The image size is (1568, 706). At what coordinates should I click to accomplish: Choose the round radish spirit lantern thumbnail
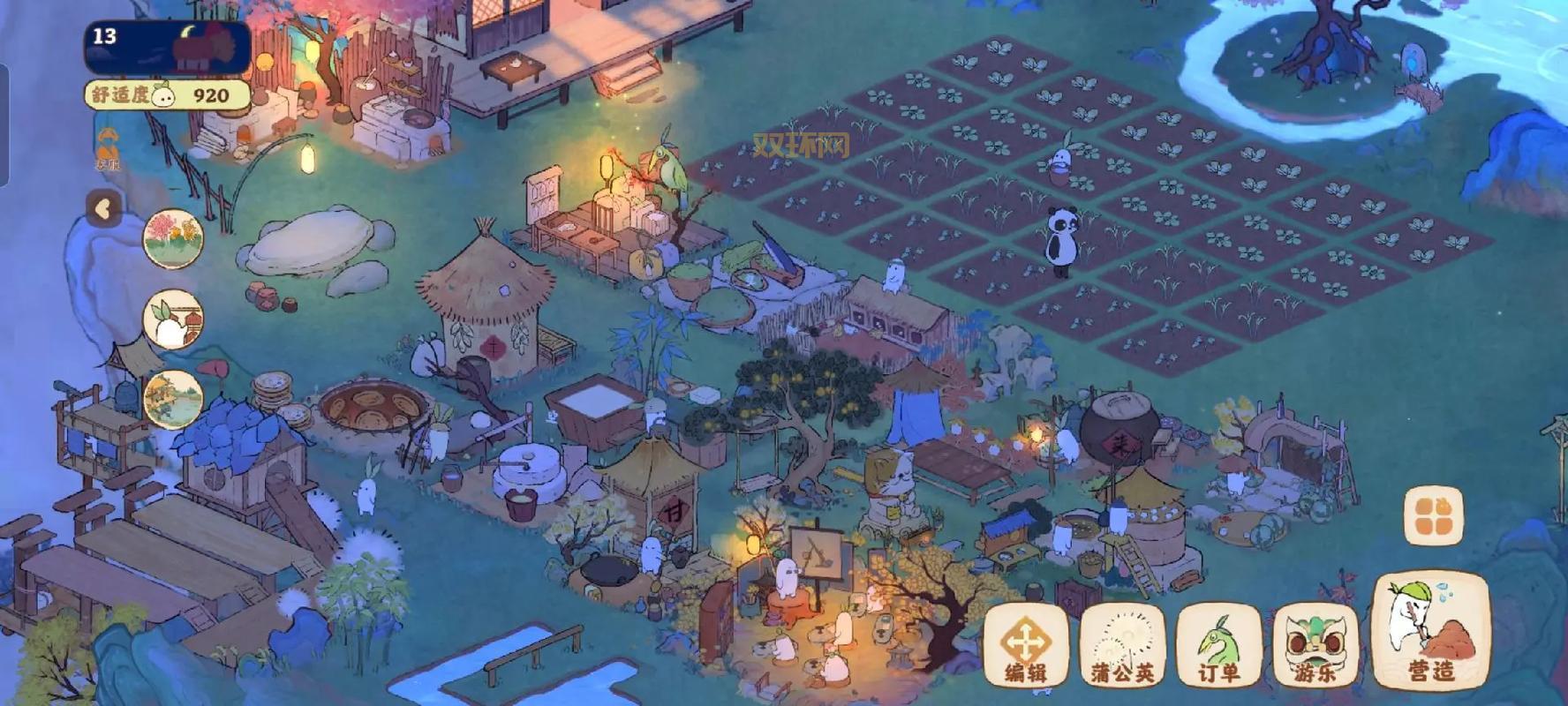point(173,319)
